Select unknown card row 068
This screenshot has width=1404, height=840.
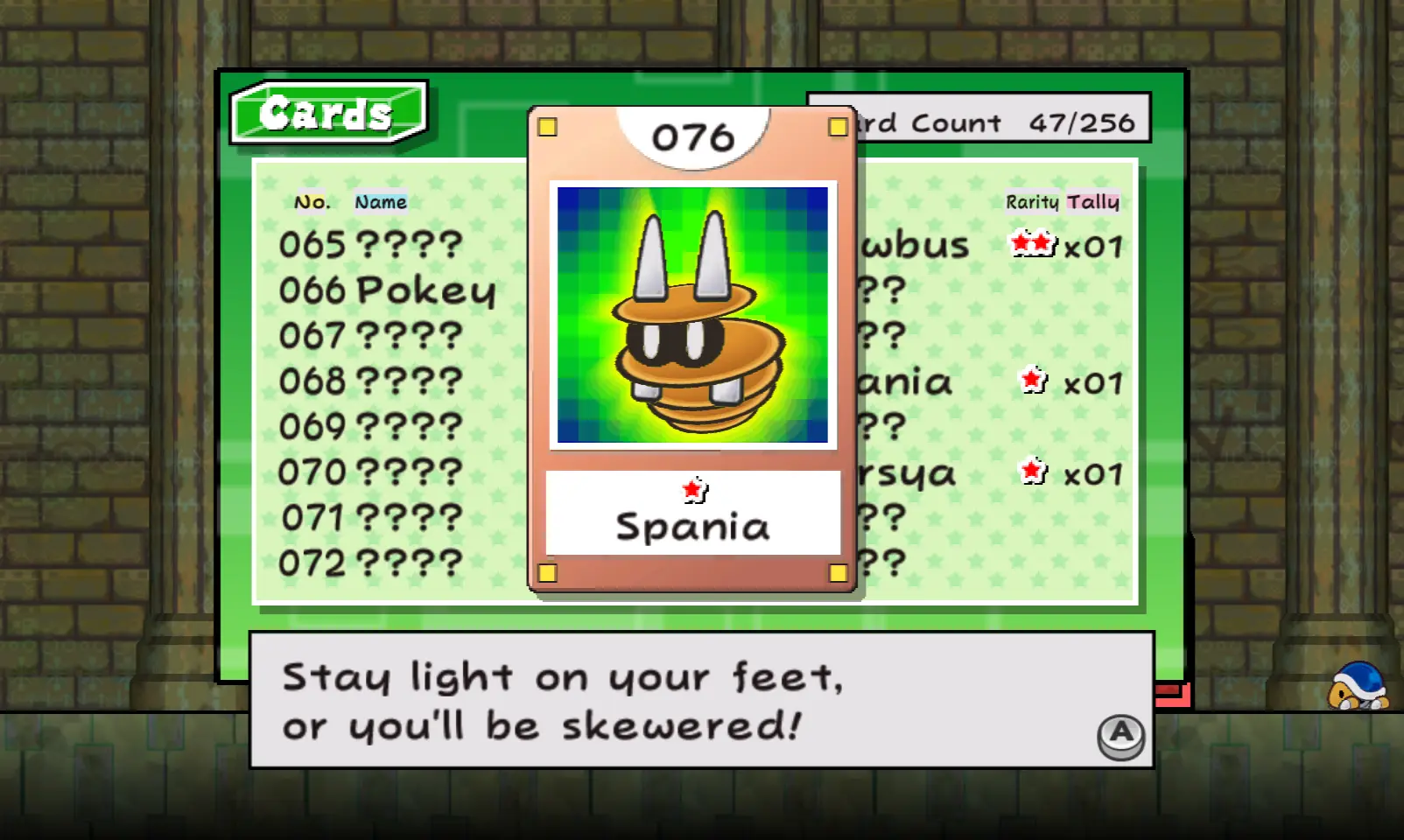pos(370,381)
